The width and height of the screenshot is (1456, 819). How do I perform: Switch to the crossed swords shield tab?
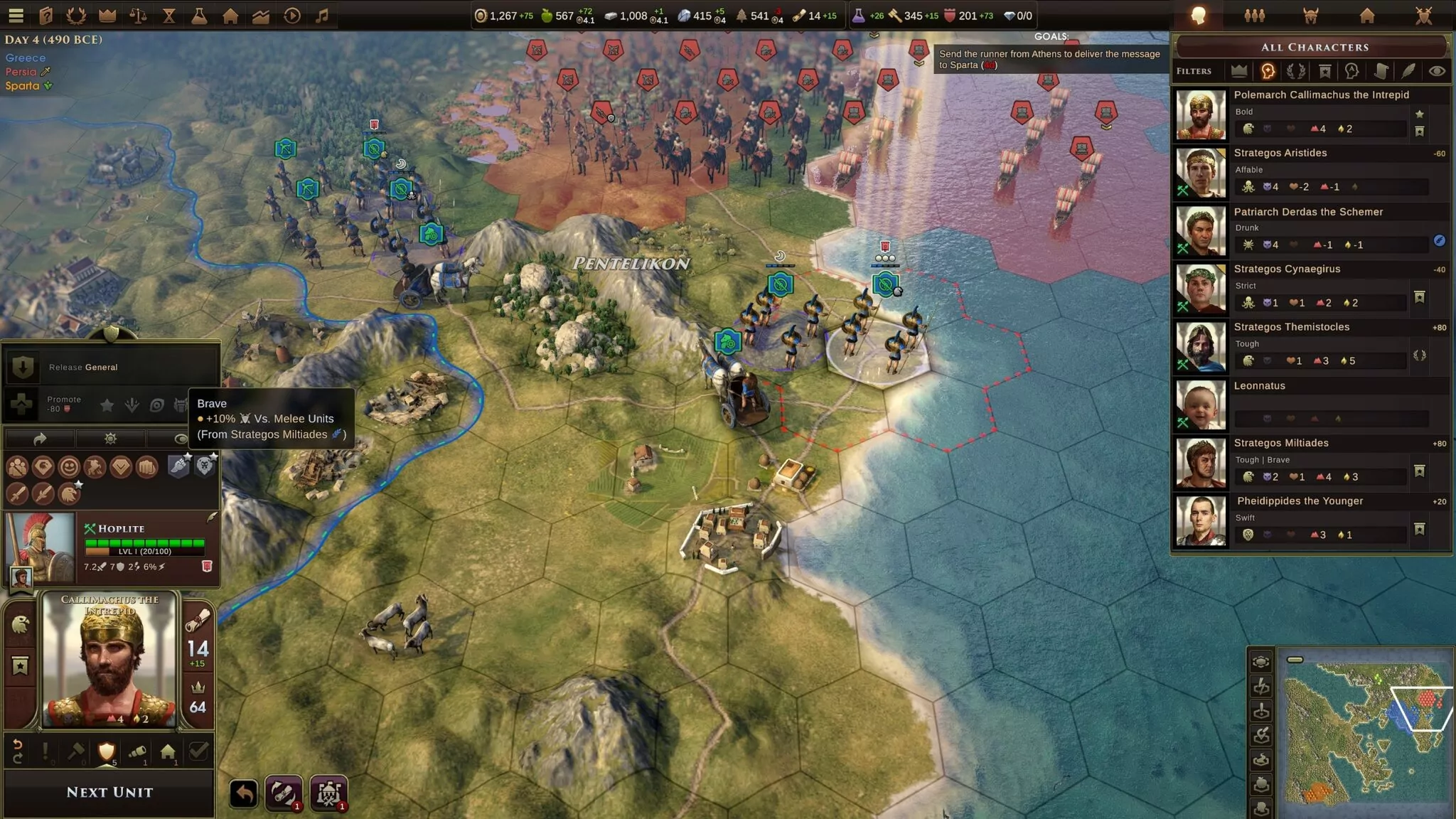point(1423,16)
